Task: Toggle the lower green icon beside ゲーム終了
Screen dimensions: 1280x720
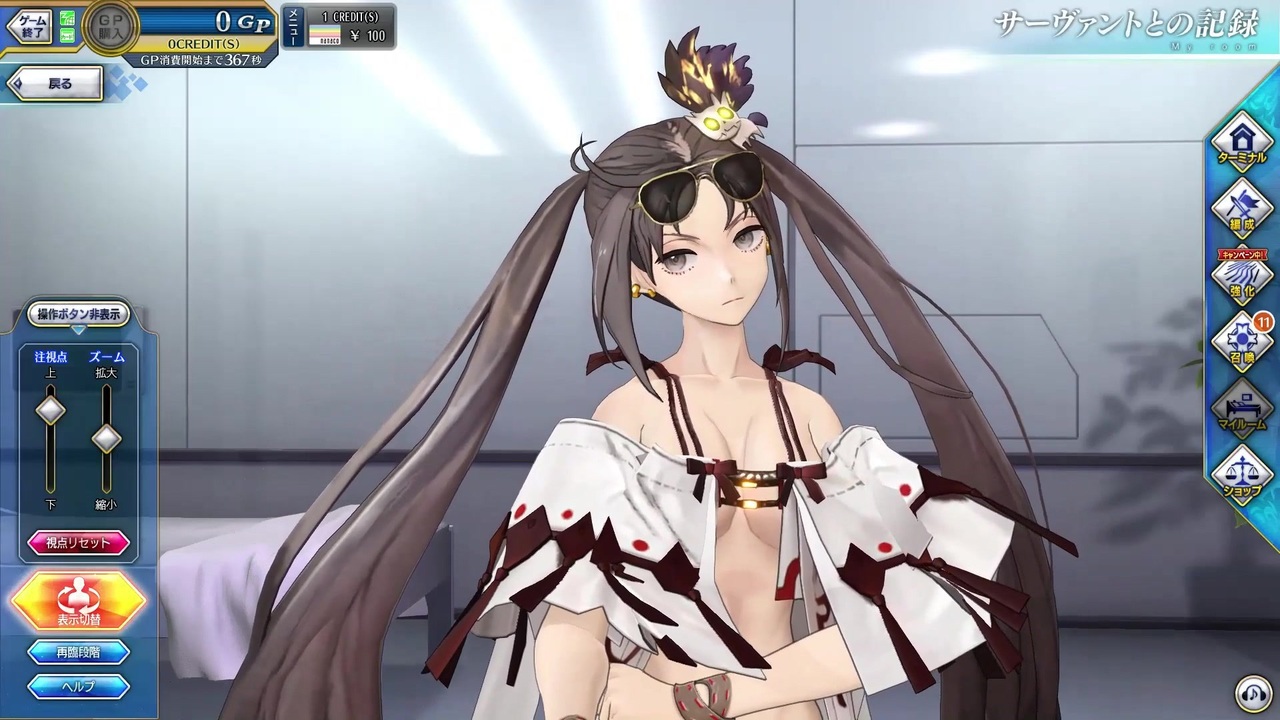Action: (x=66, y=34)
